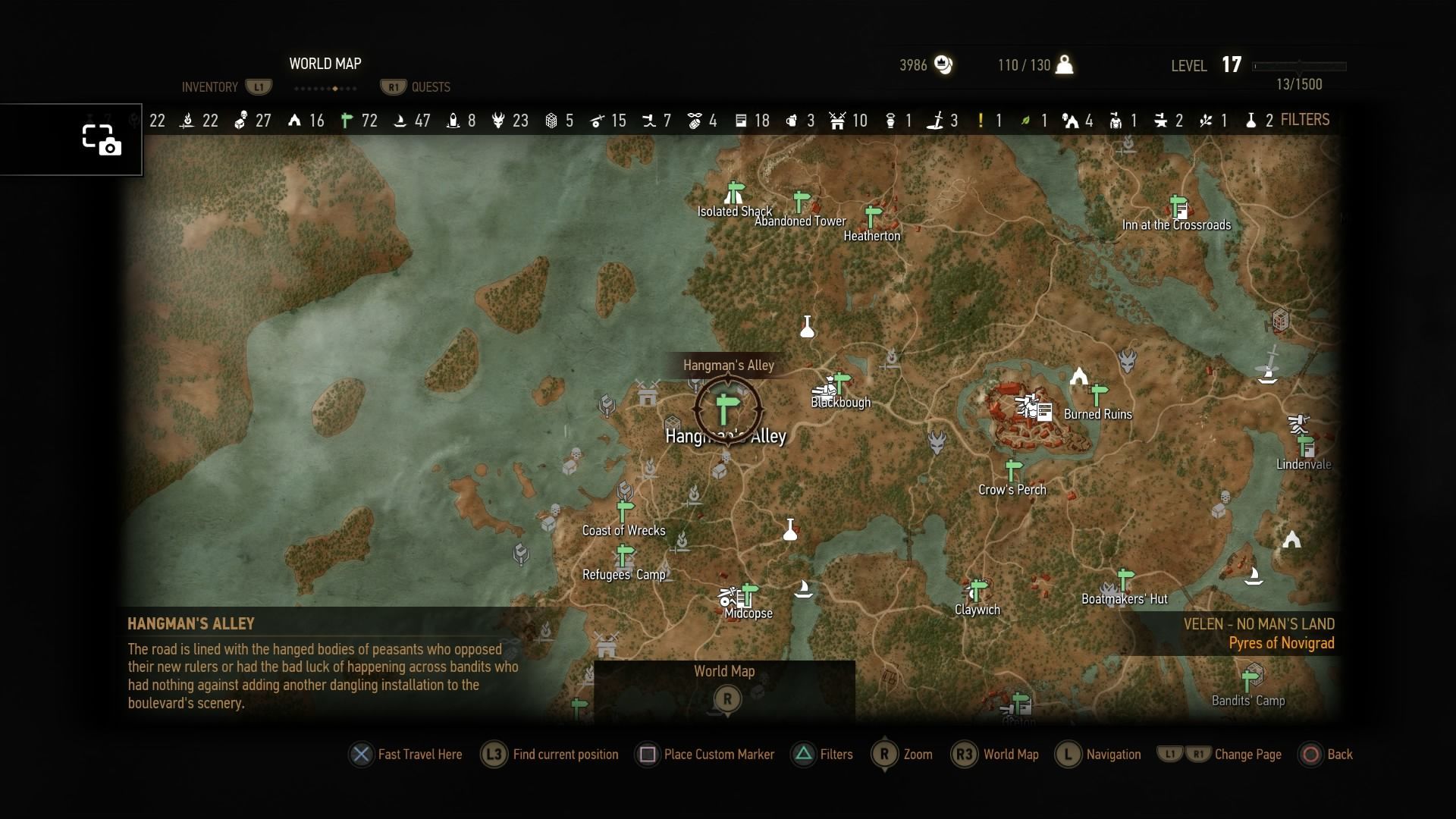Click the windmill filter icon showing 10
This screenshot has height=819, width=1456.
point(837,120)
